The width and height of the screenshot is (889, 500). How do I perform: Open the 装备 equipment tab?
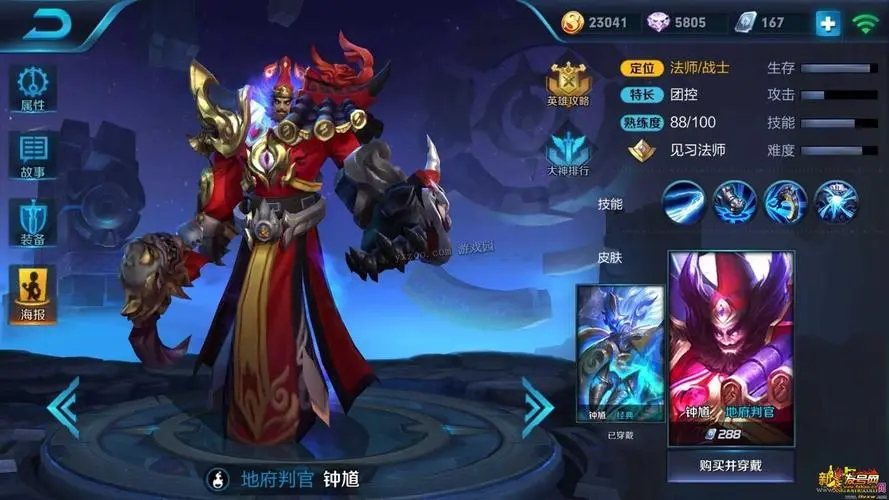click(33, 221)
